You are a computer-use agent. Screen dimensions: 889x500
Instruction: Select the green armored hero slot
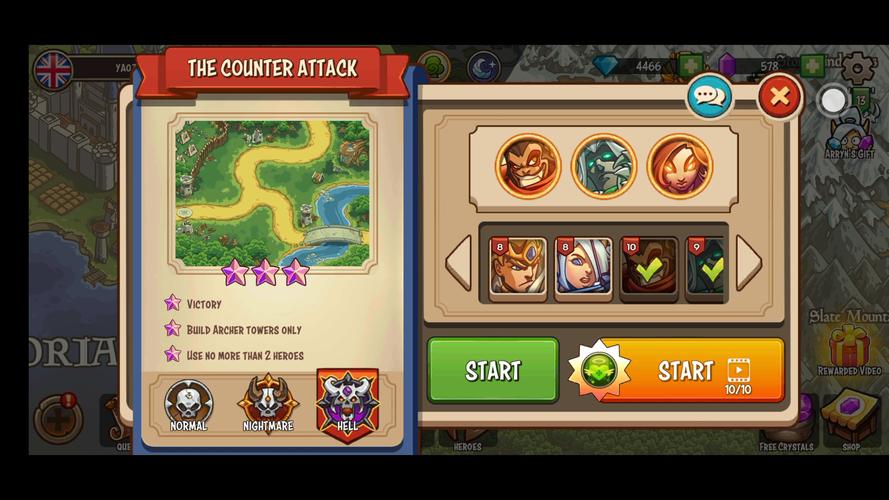603,166
